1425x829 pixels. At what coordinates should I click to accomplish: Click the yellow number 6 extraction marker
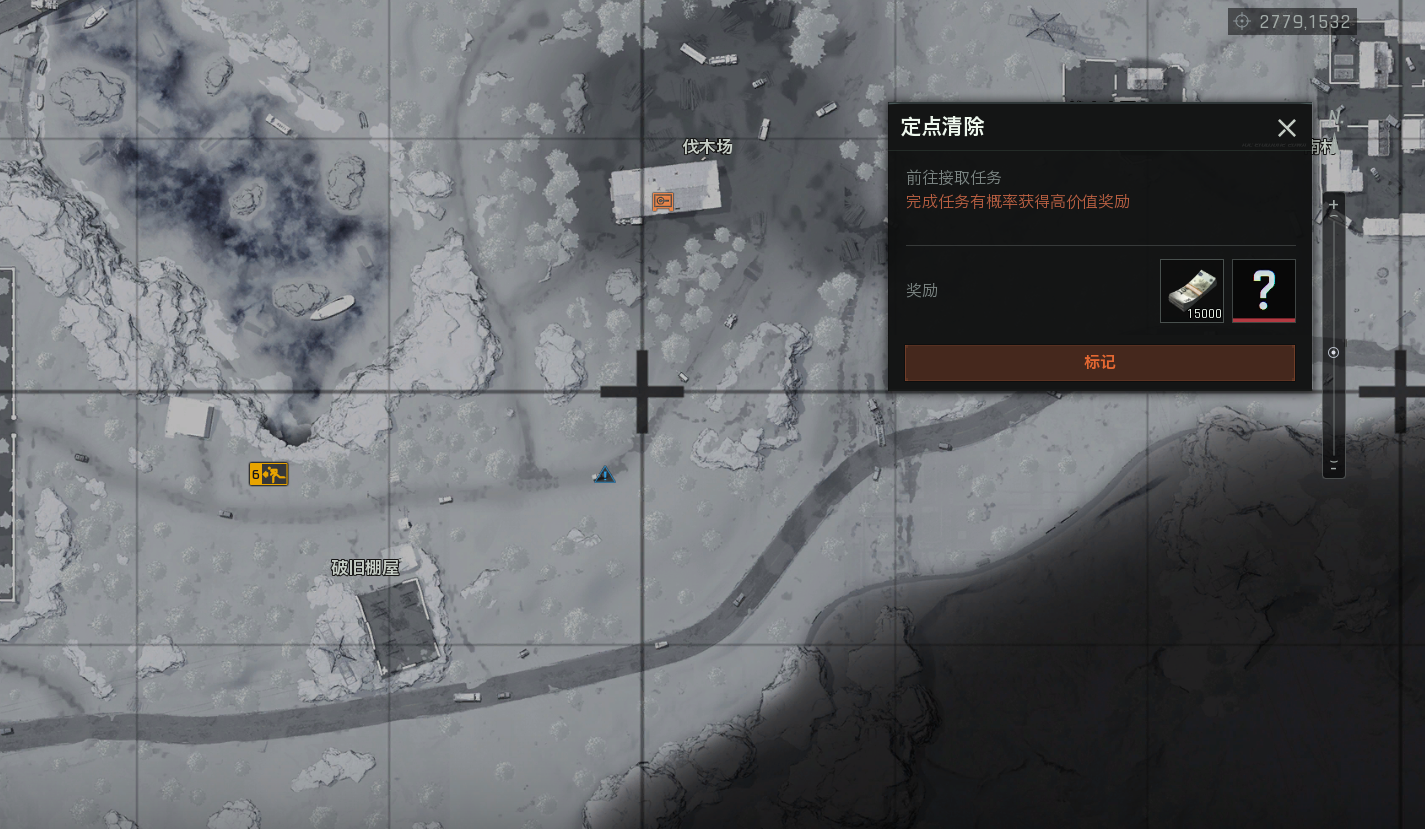point(268,474)
